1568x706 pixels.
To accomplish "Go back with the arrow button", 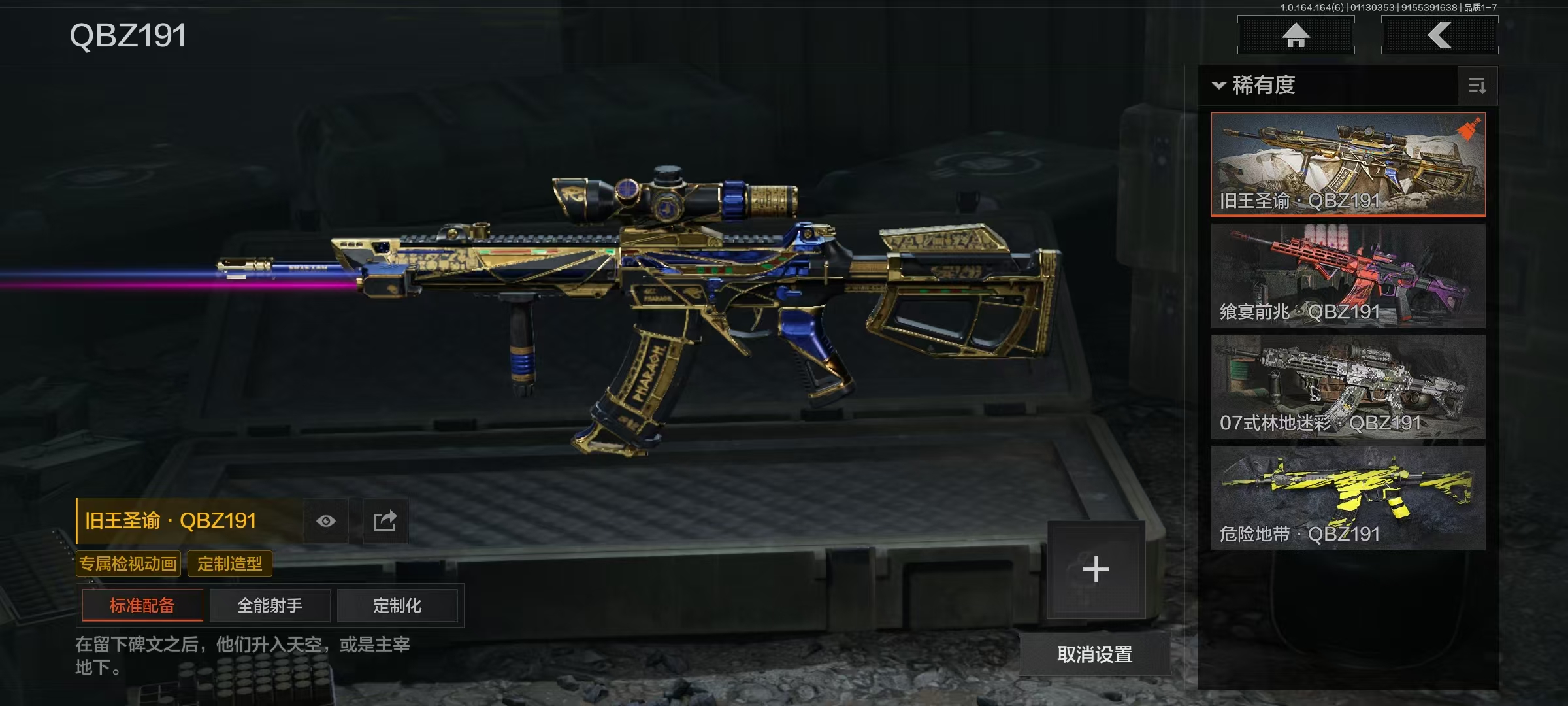I will [1439, 35].
